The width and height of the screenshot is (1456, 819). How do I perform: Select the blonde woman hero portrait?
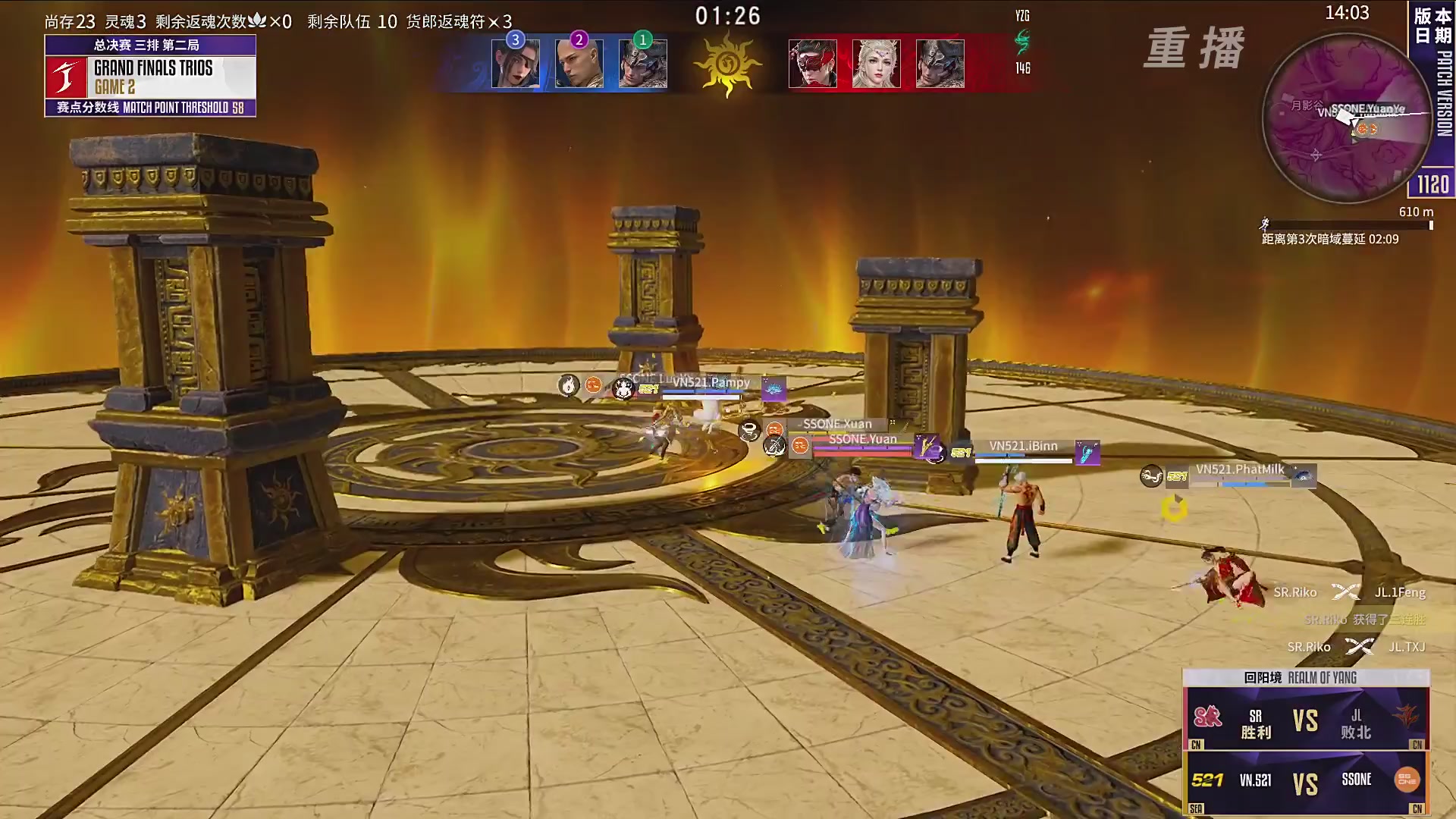pos(877,64)
